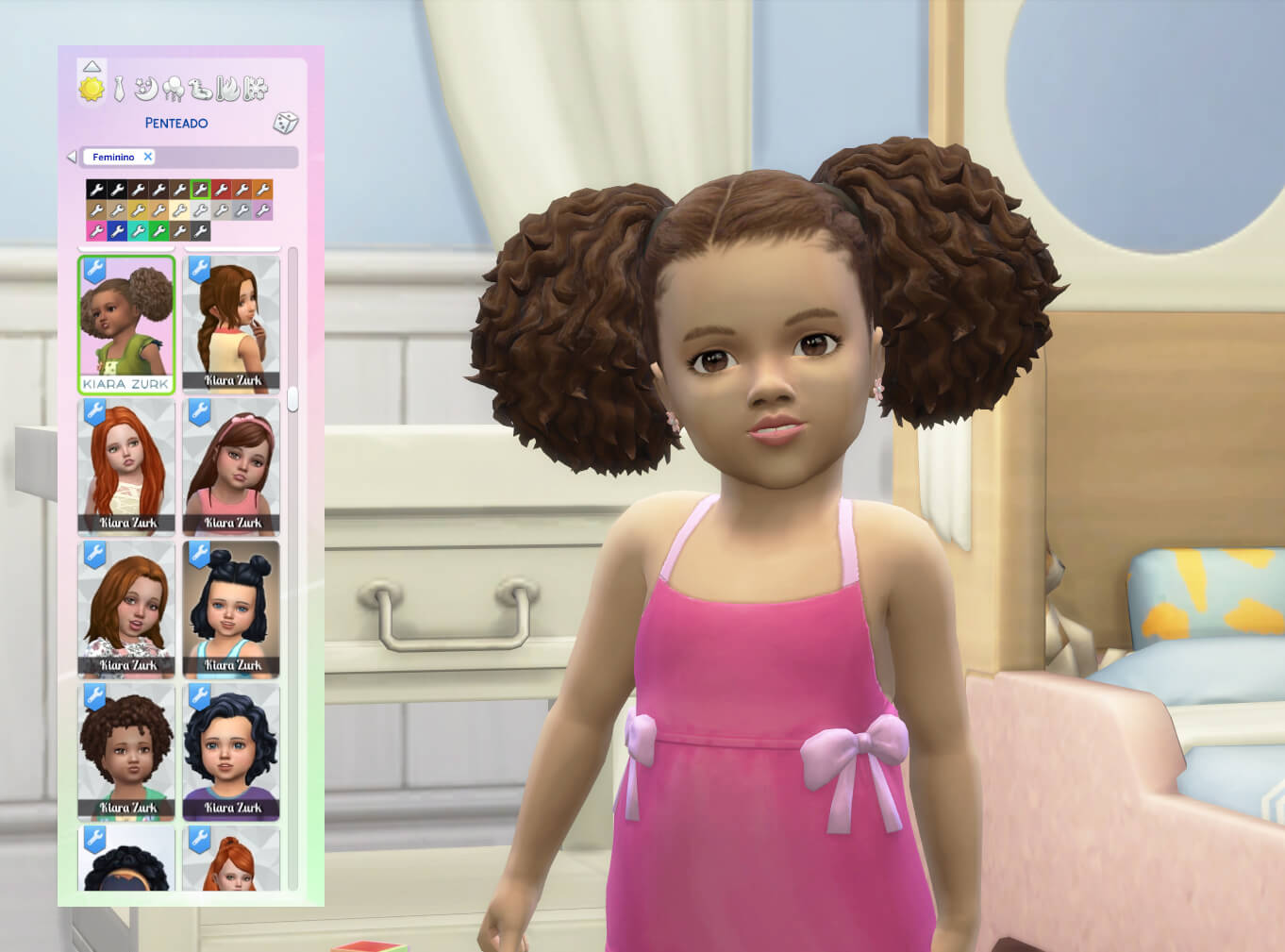This screenshot has height=952, width=1285.
Task: Select the Formal wear tie icon
Action: 119,89
